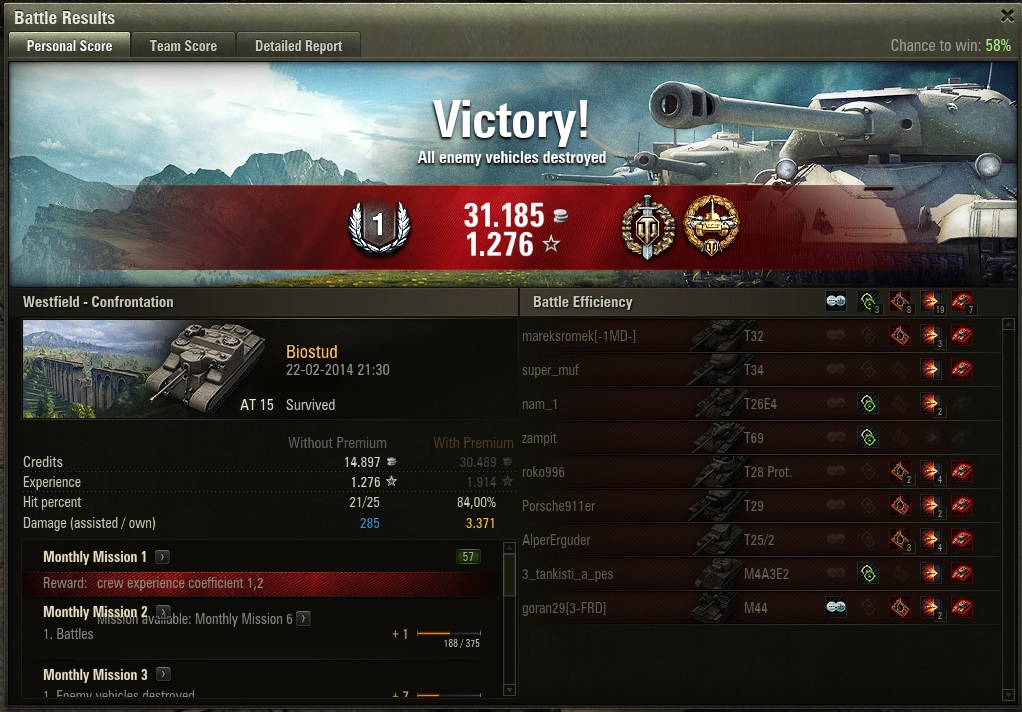Click the gold tank achievement medal
The height and width of the screenshot is (712, 1022).
711,226
